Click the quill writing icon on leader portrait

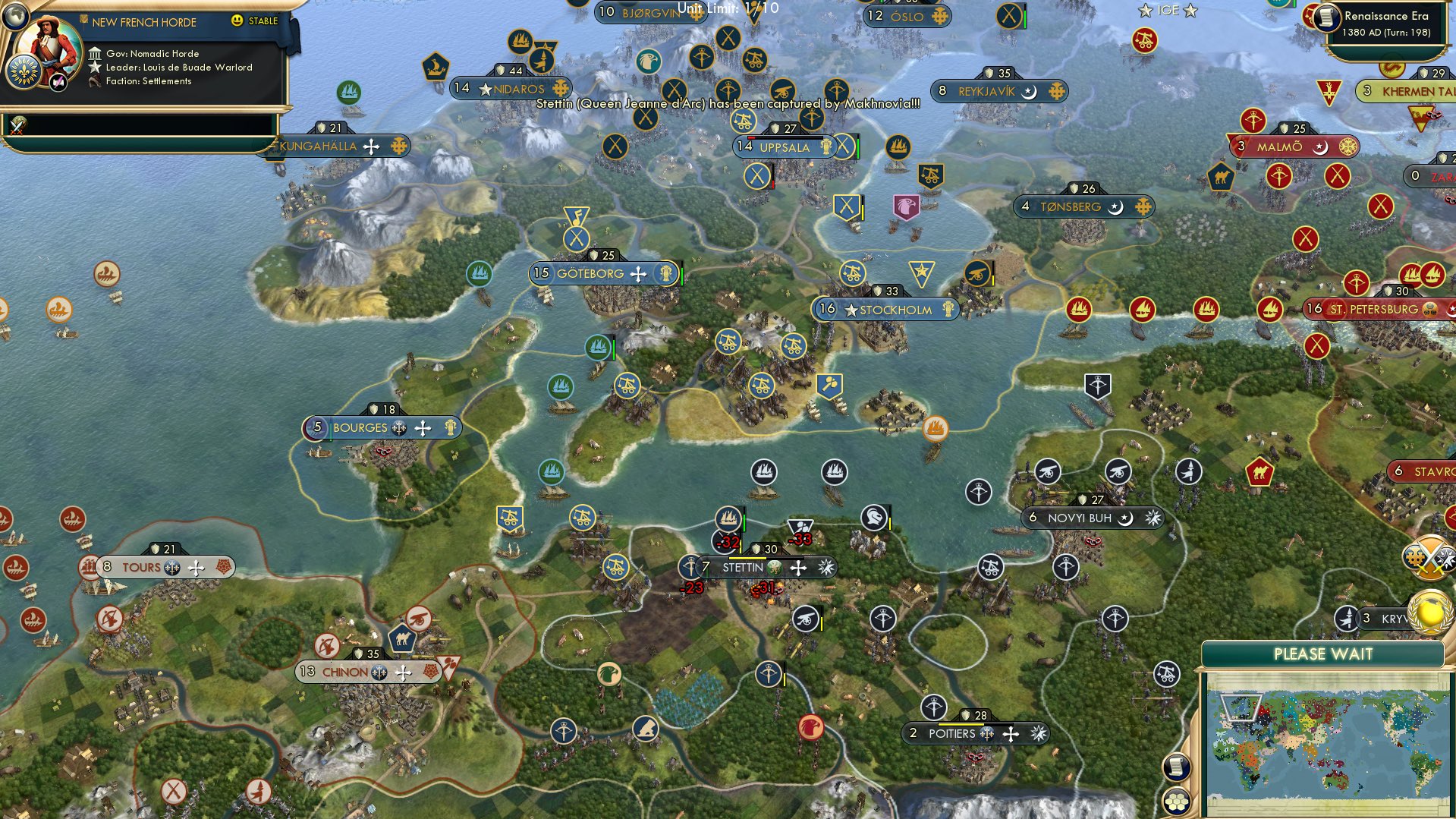[x=58, y=81]
